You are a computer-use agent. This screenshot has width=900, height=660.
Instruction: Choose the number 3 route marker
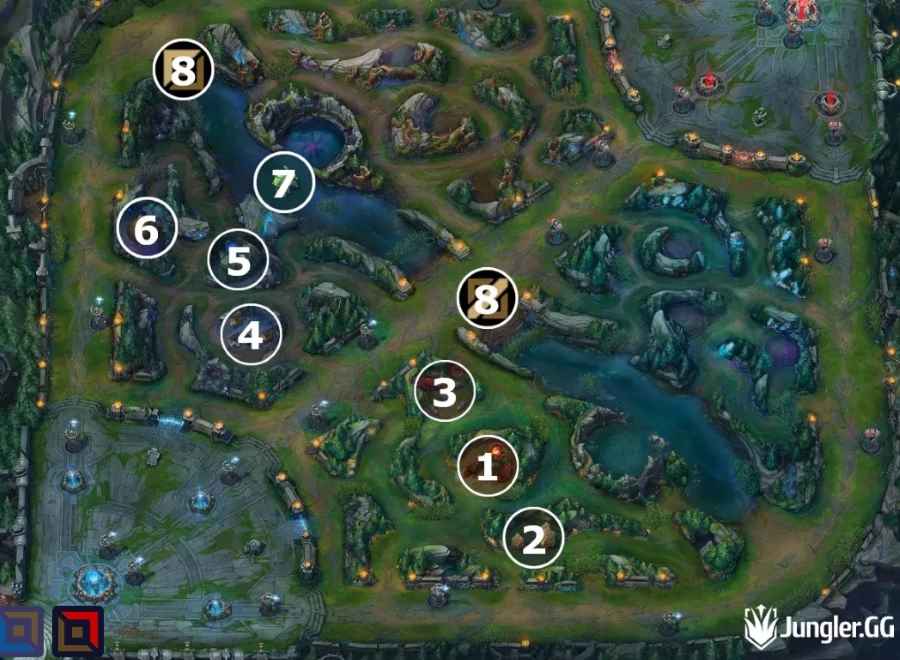tap(445, 392)
